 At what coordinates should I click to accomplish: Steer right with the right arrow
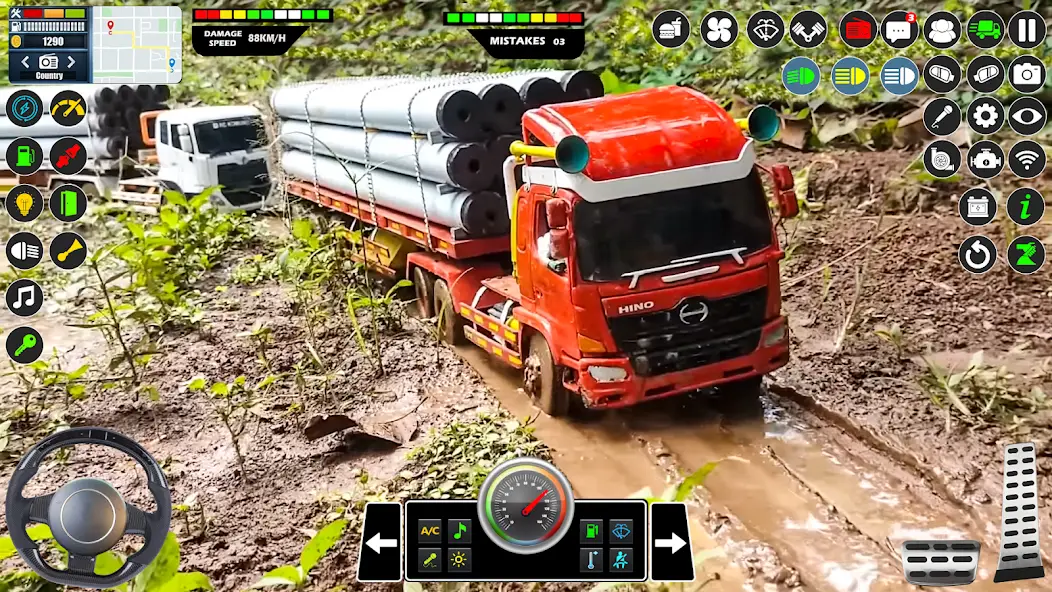point(671,543)
